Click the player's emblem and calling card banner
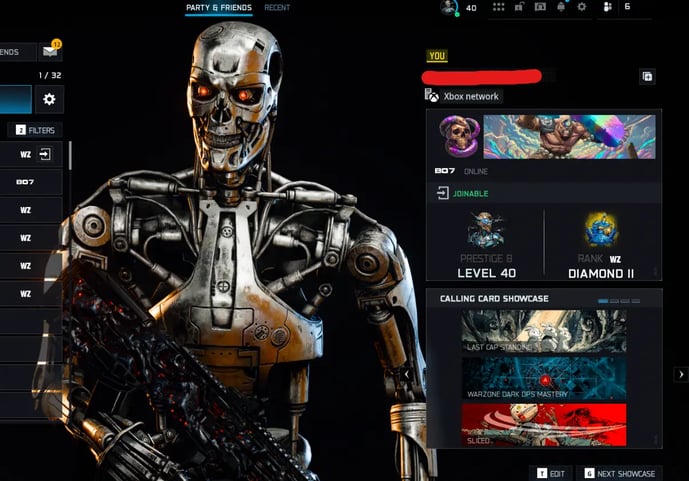 (x=543, y=137)
